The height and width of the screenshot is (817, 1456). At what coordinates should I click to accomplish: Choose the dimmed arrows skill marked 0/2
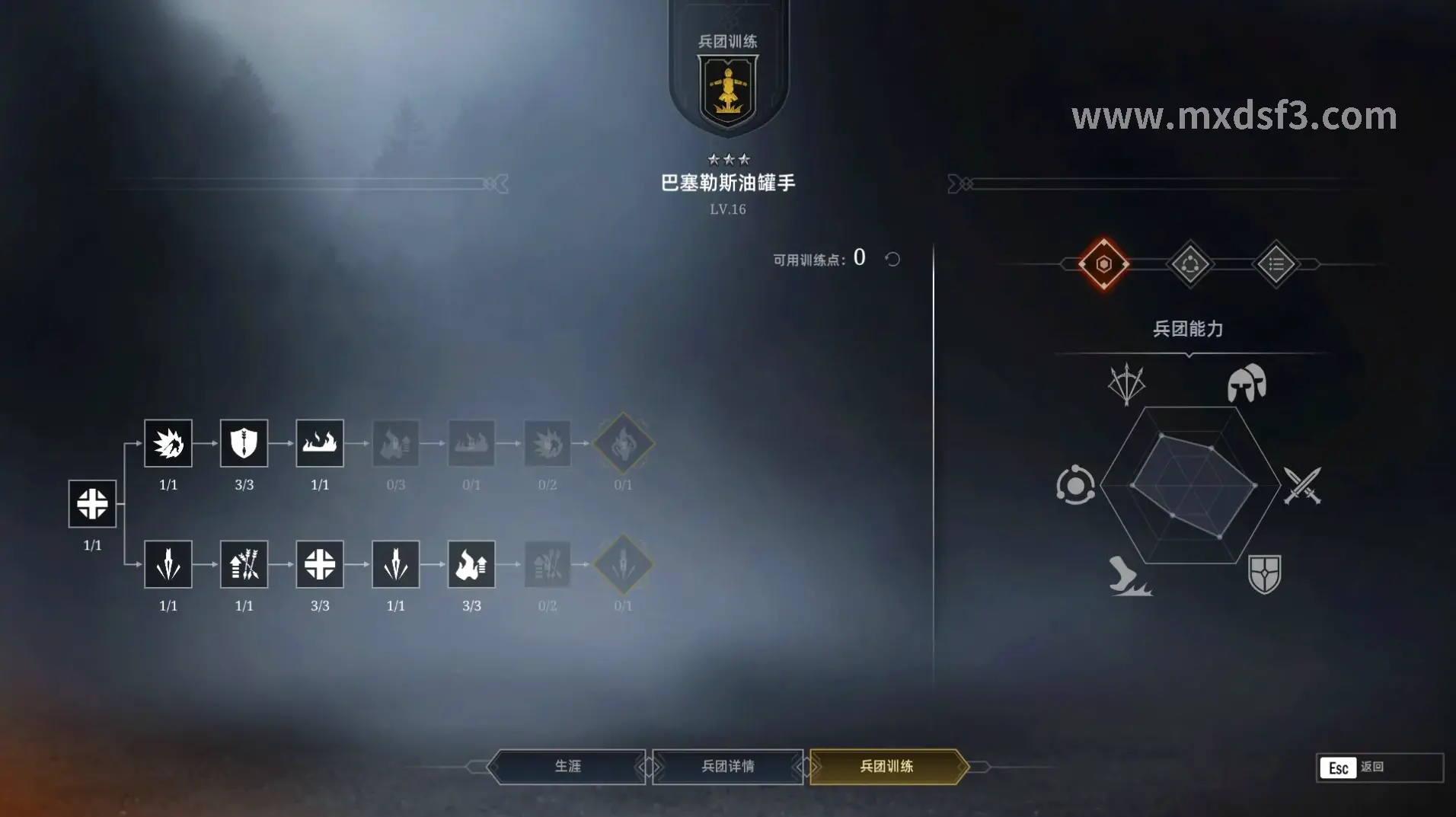[x=548, y=564]
